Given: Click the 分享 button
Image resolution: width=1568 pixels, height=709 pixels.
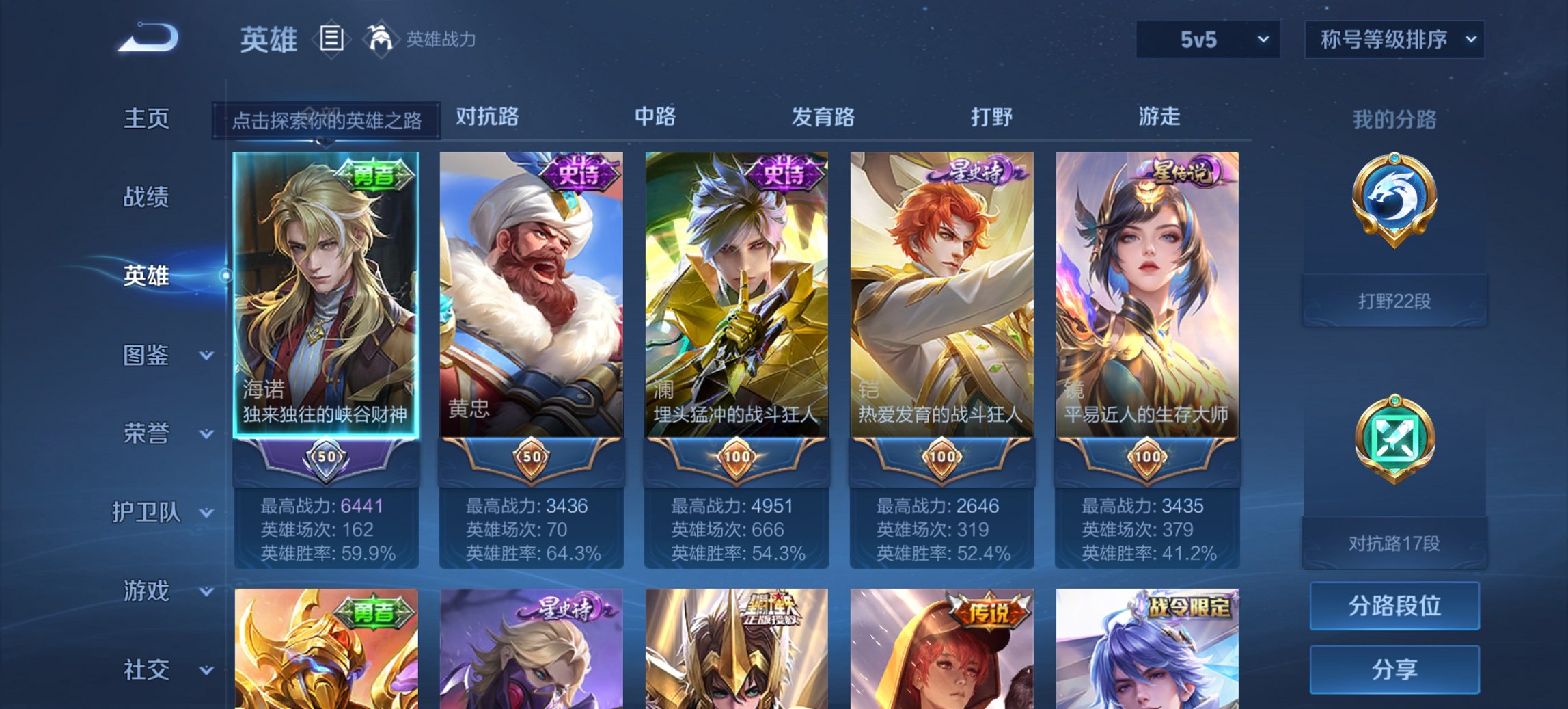Looking at the screenshot, I should (1394, 669).
